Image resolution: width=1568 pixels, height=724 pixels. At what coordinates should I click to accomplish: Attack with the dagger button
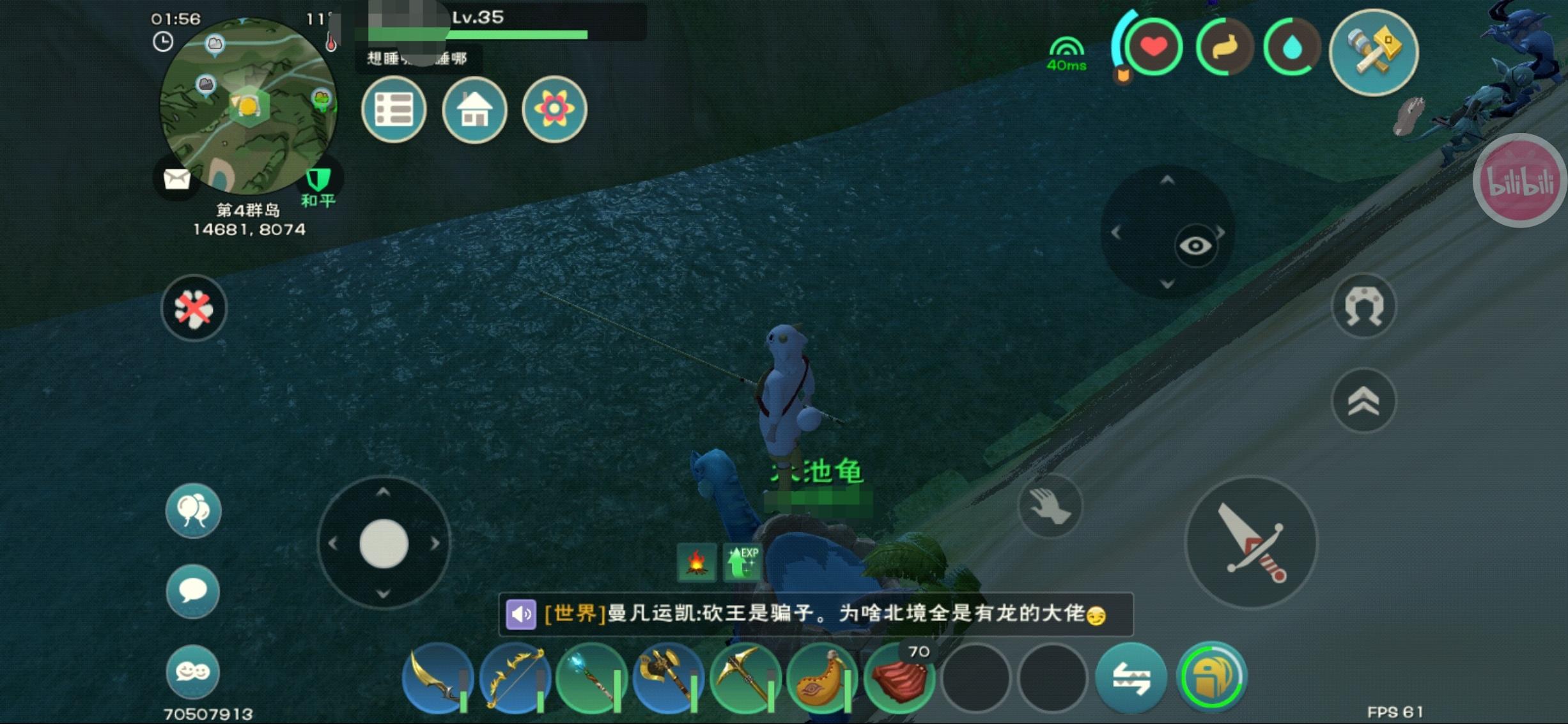pos(1251,543)
